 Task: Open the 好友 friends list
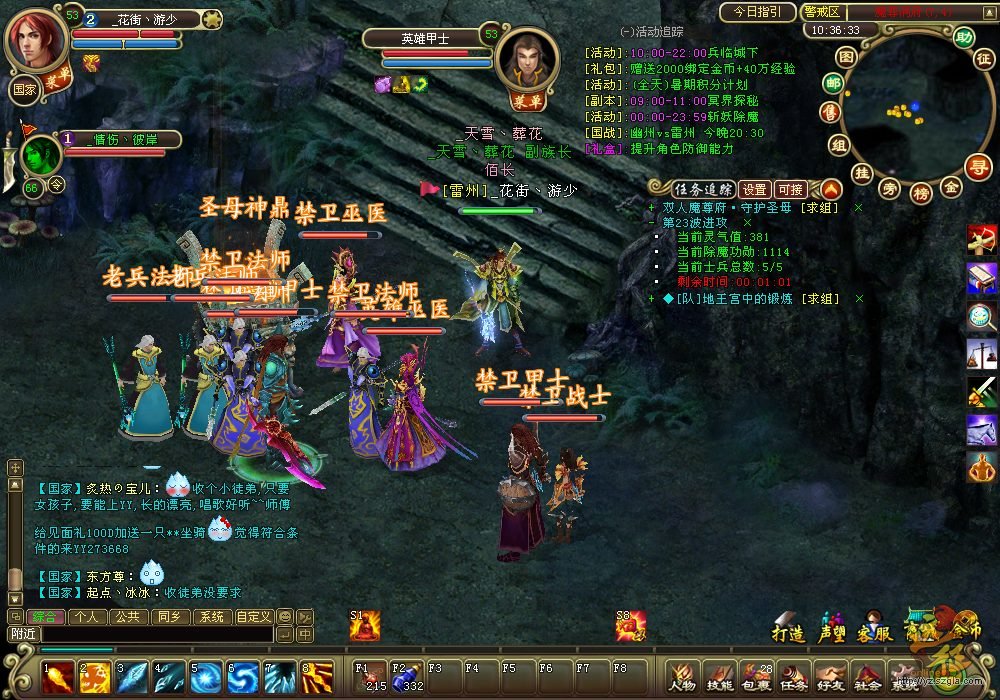[x=830, y=676]
